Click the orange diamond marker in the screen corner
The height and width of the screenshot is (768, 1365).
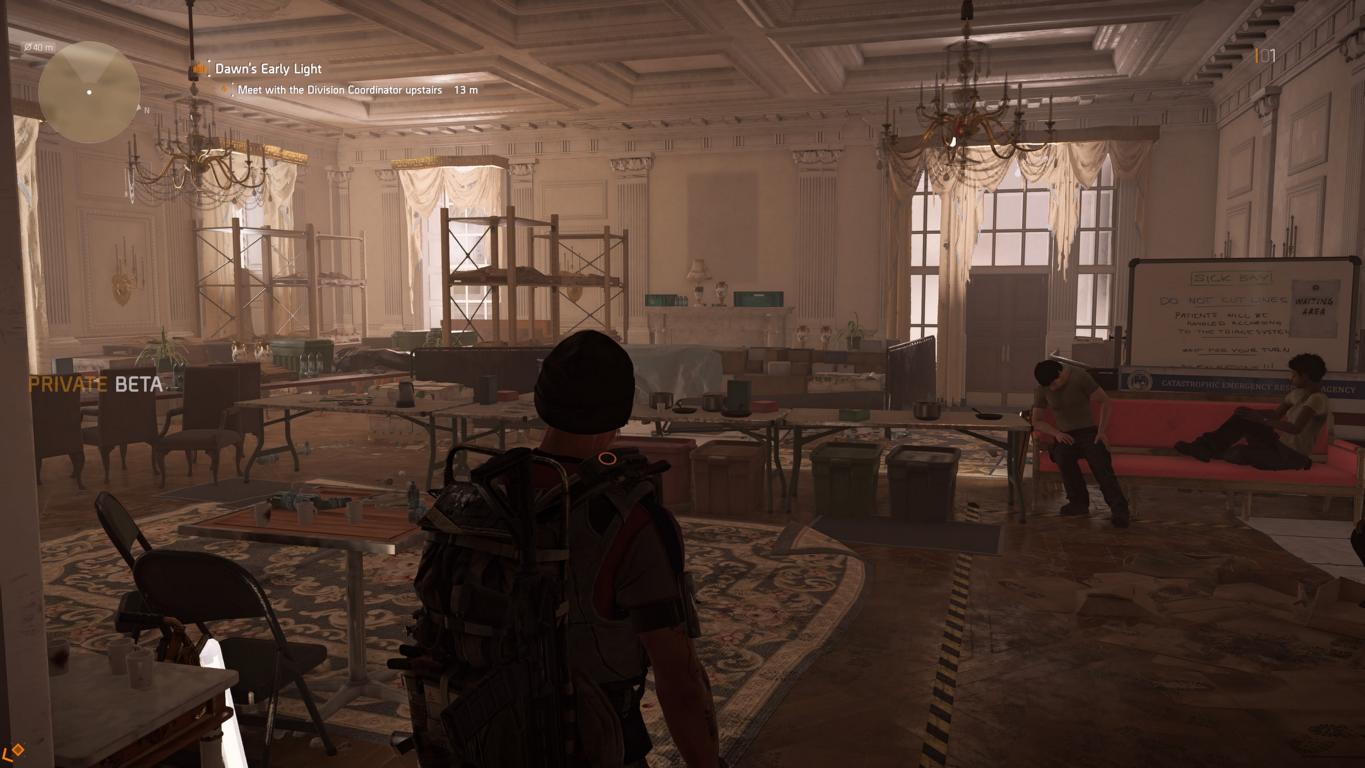coord(14,750)
